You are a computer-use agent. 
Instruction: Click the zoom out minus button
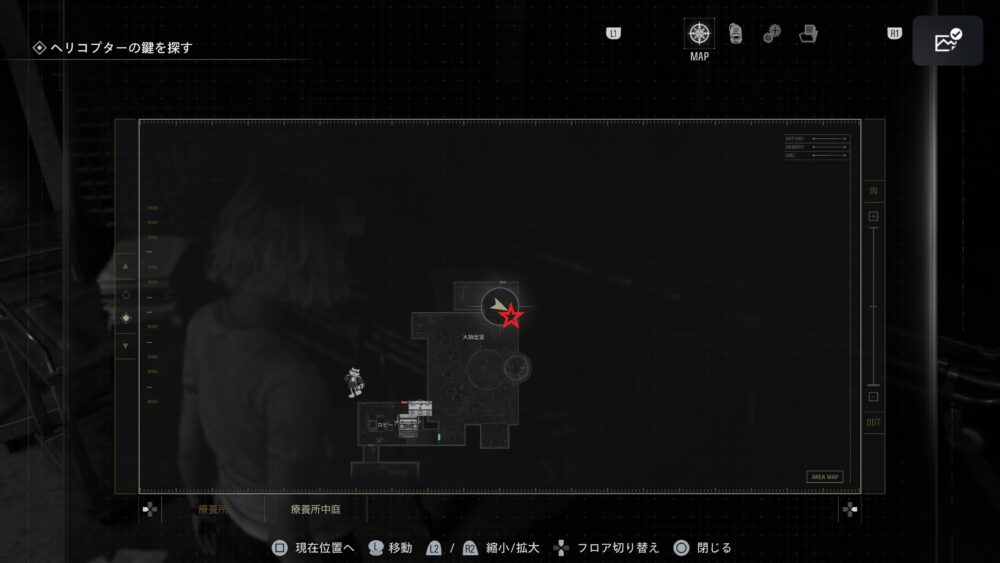[873, 397]
